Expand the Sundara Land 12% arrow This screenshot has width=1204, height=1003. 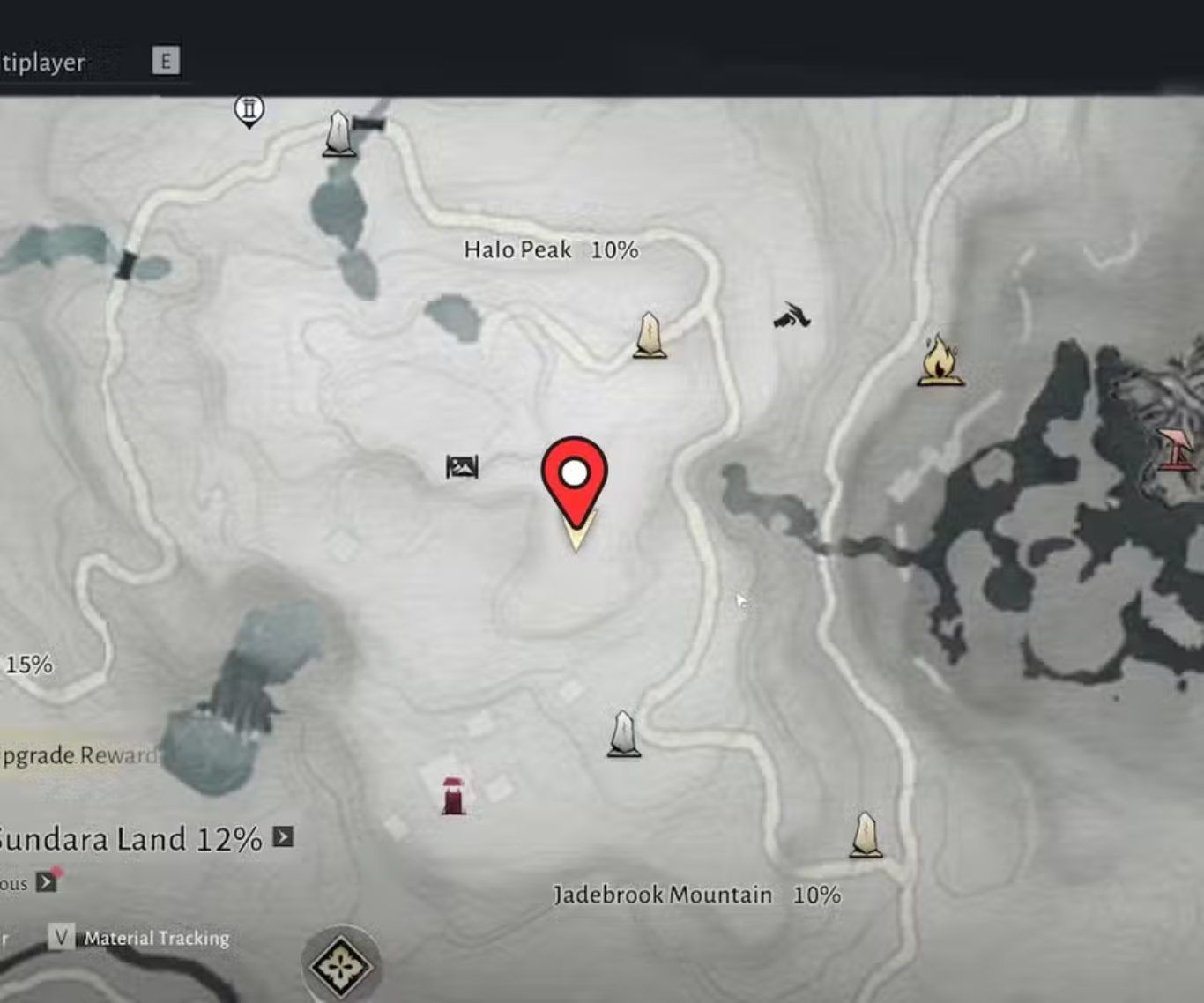tap(283, 836)
